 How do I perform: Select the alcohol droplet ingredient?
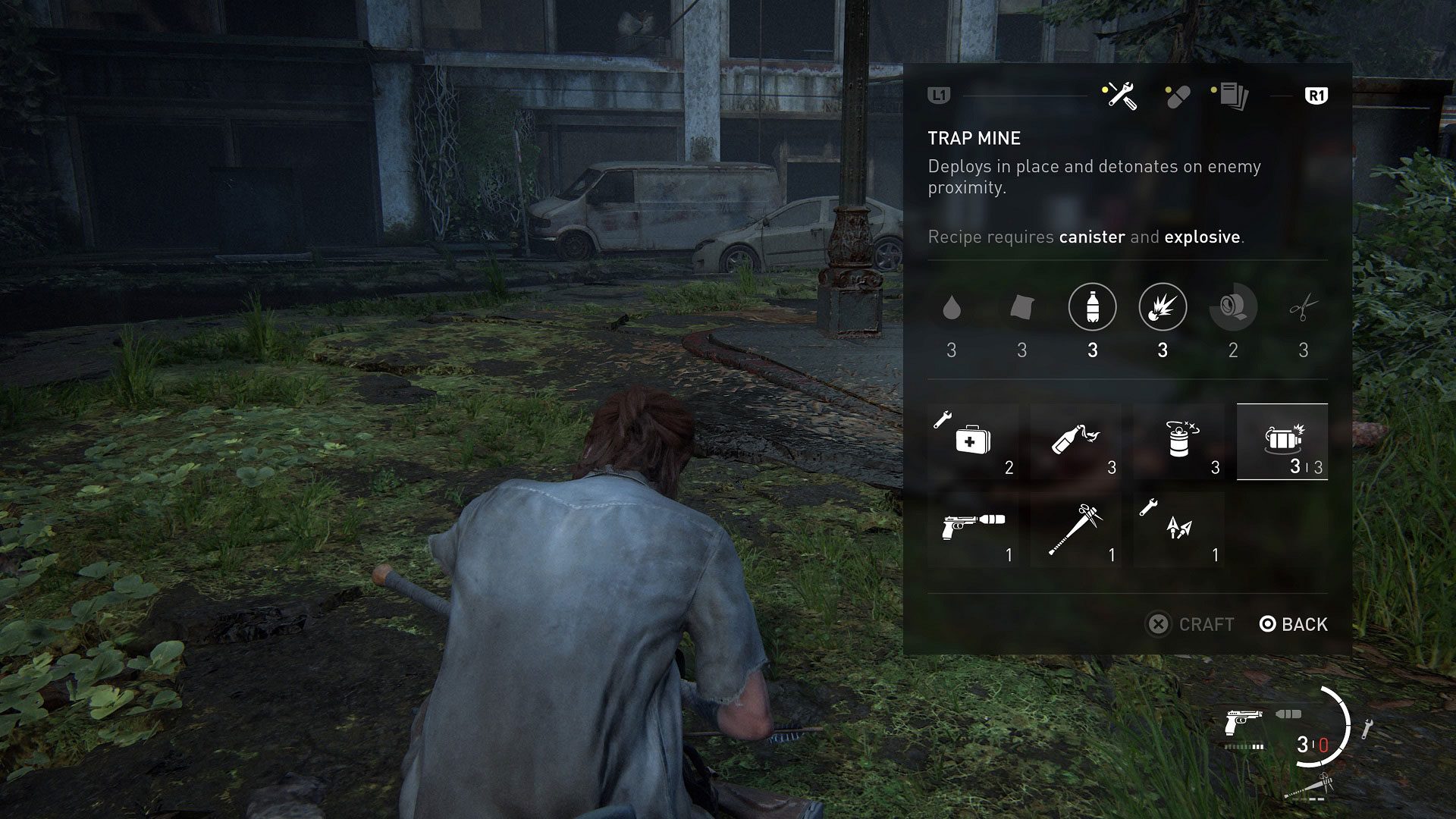tap(951, 308)
